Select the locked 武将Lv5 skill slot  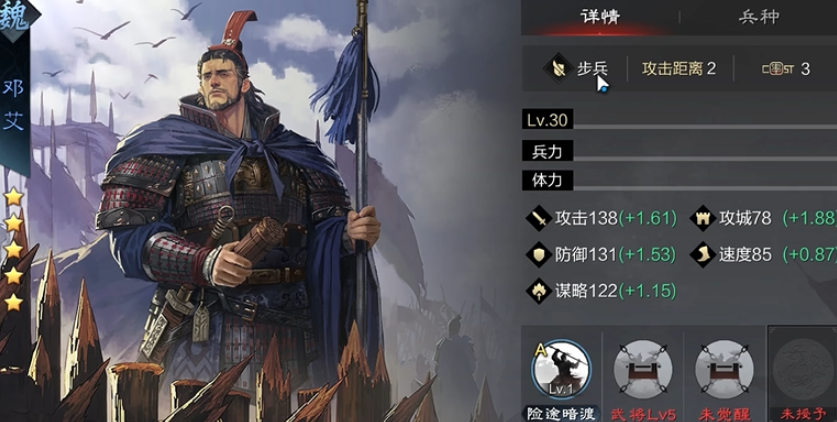642,369
